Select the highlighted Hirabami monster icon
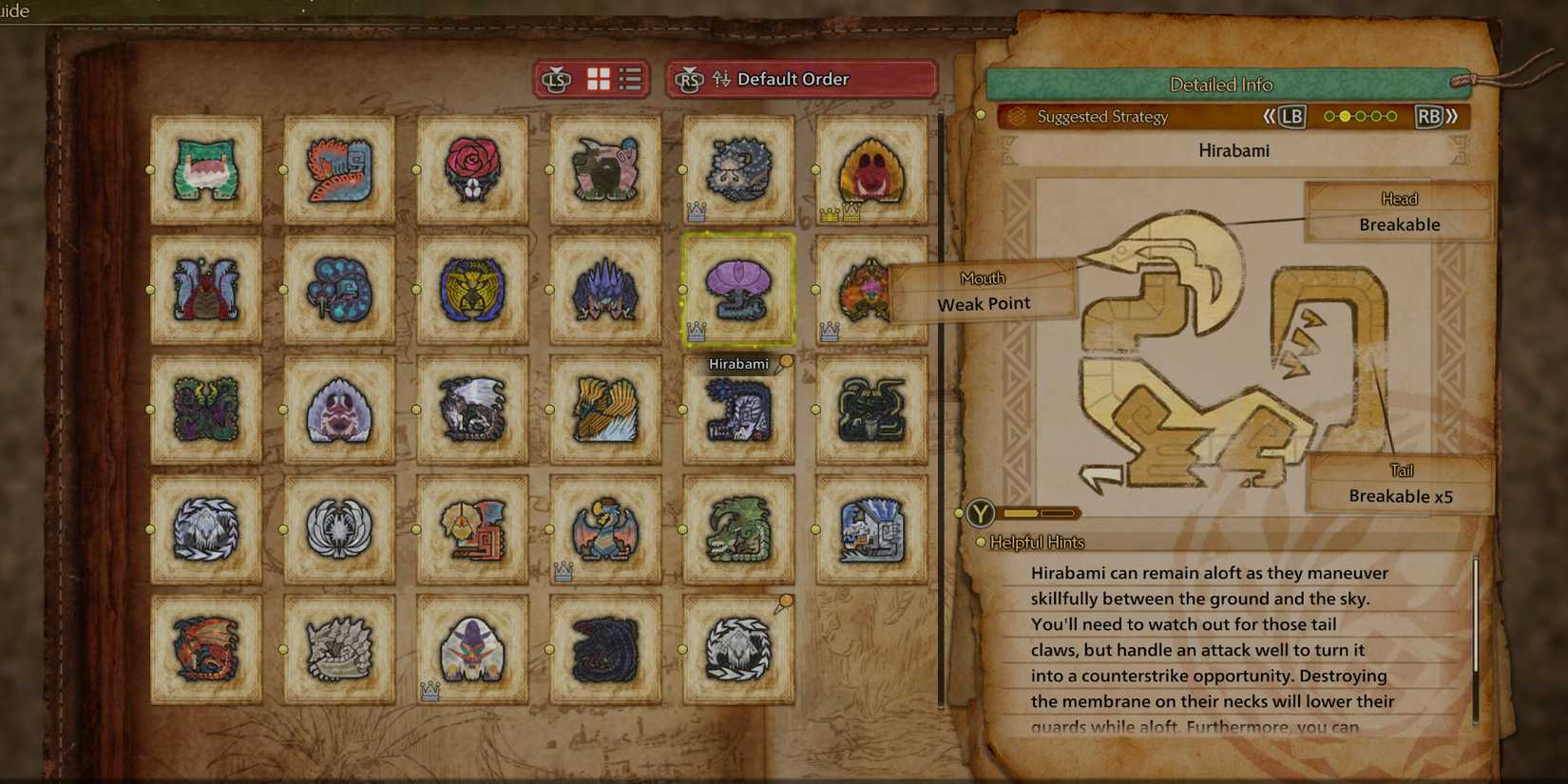This screenshot has height=784, width=1568. click(739, 290)
